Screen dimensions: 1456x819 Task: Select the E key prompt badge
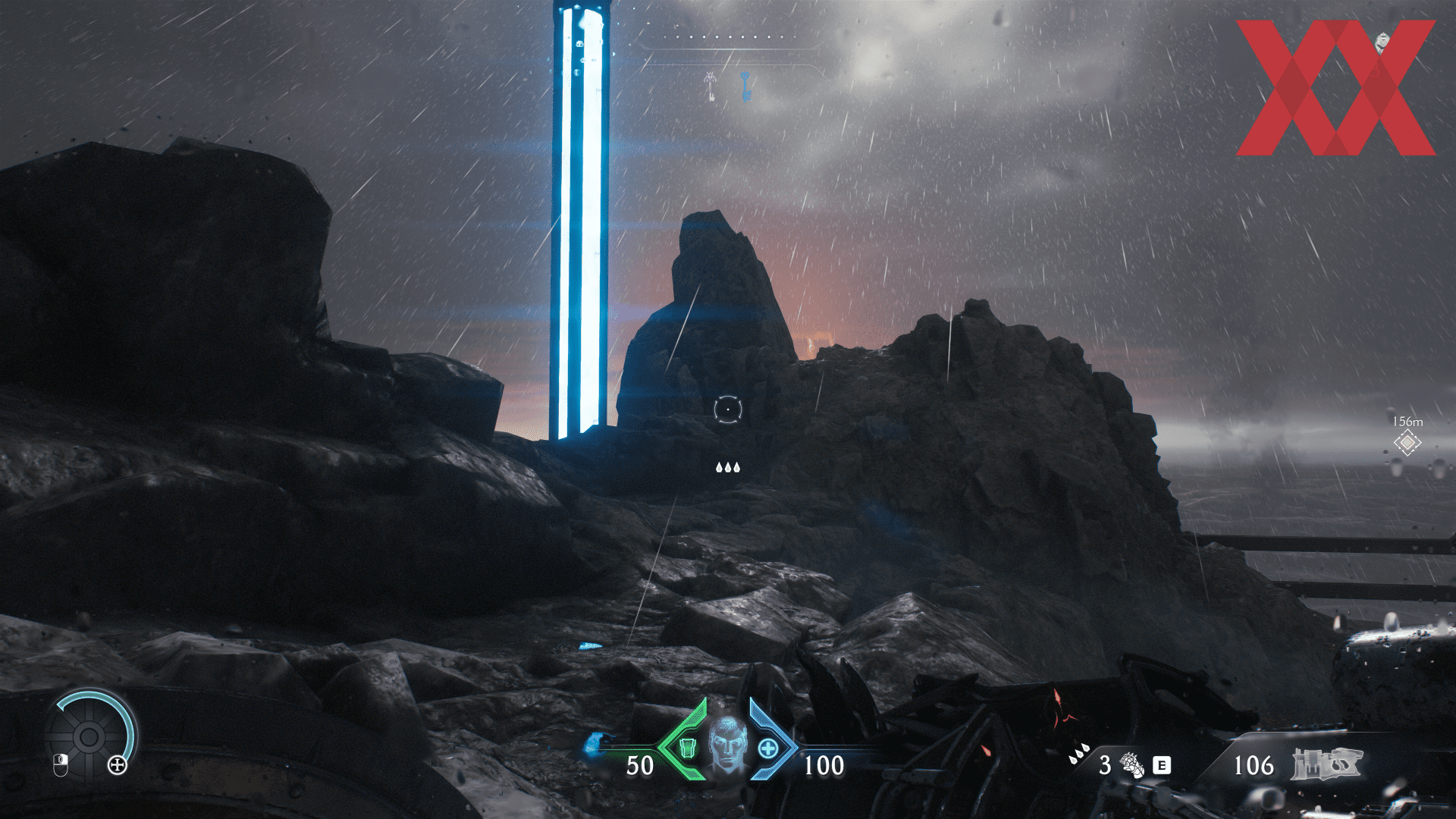1162,765
